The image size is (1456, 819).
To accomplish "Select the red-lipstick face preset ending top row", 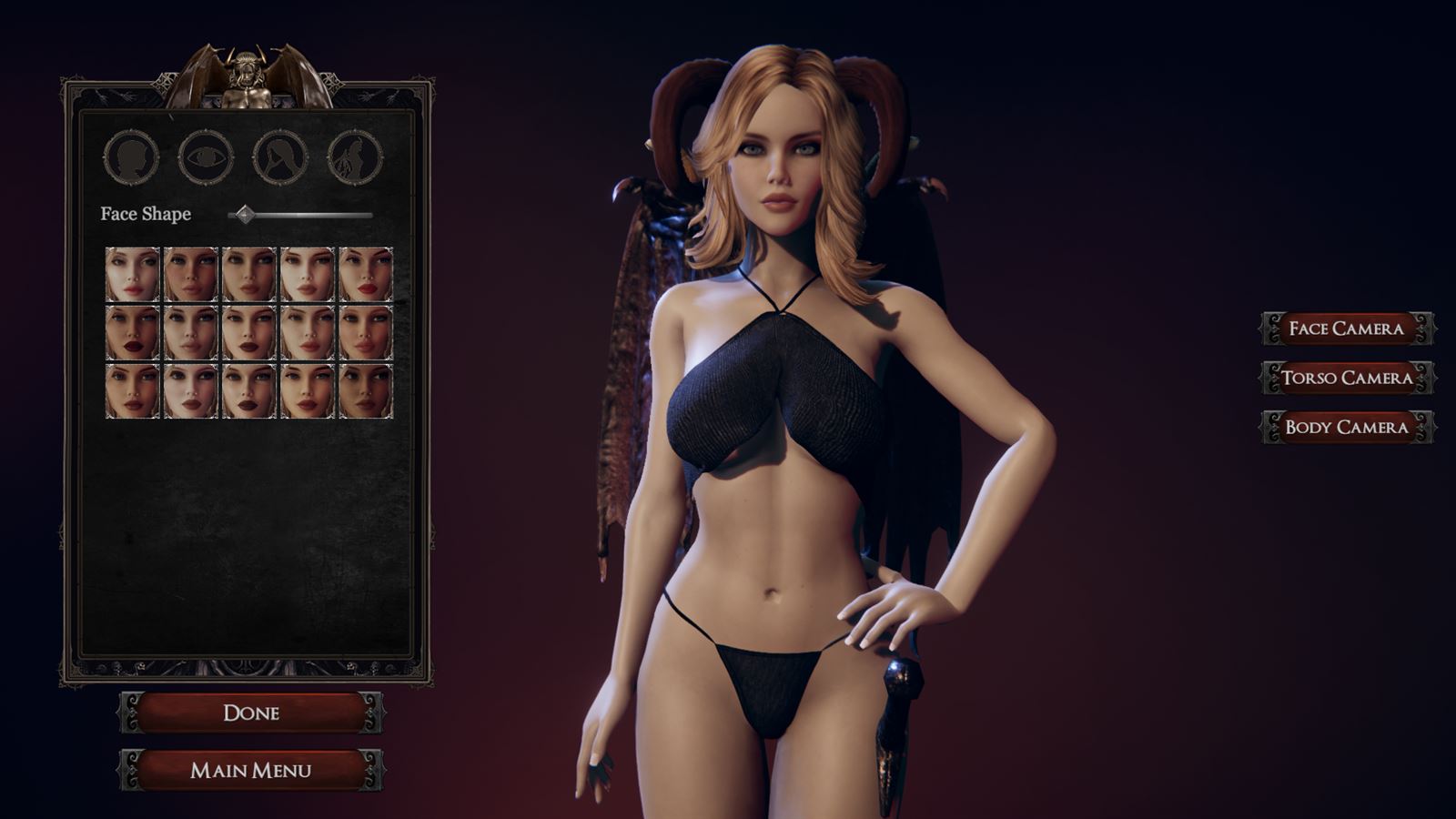I will tap(363, 275).
